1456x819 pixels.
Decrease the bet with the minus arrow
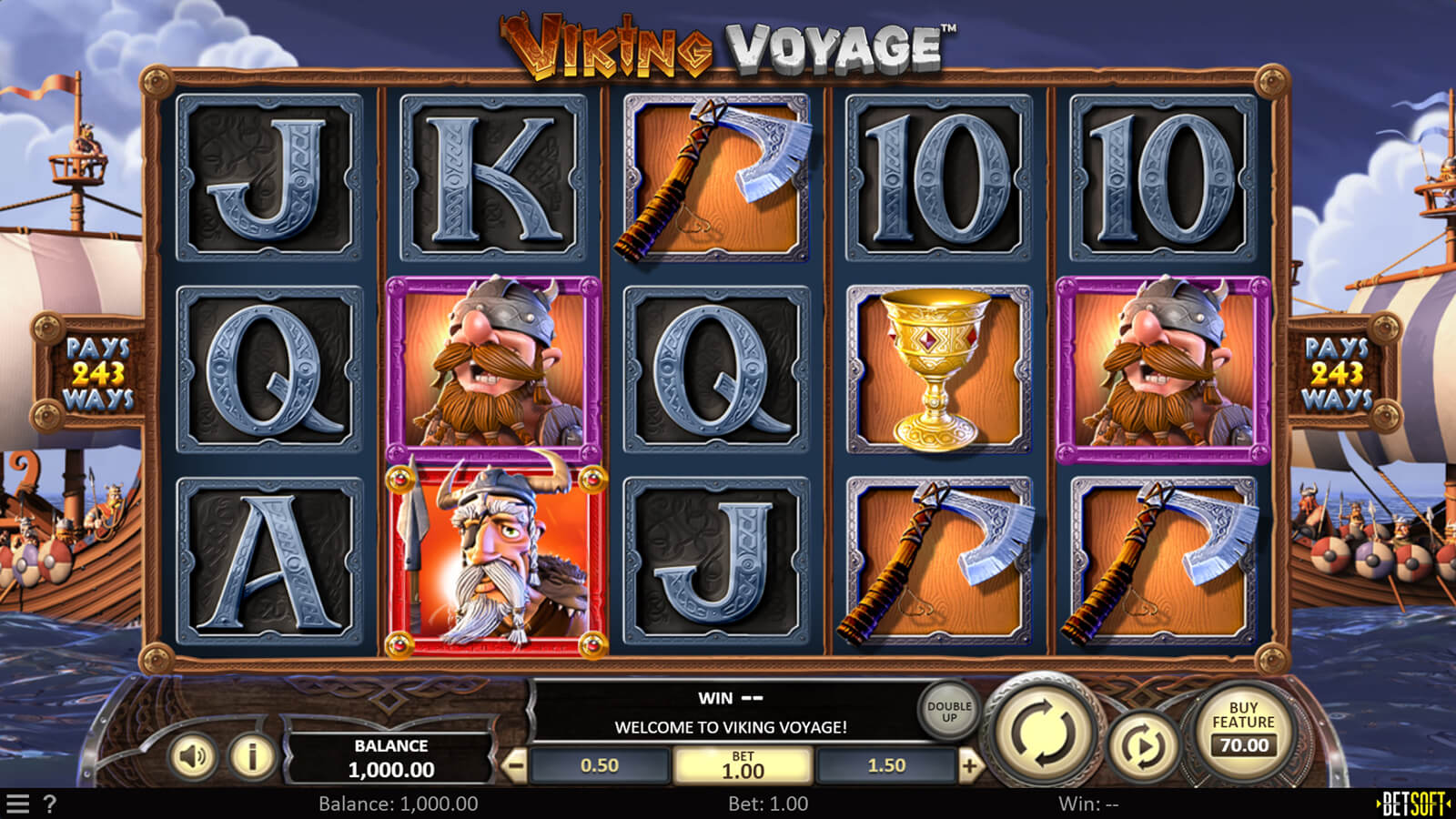pos(515,766)
